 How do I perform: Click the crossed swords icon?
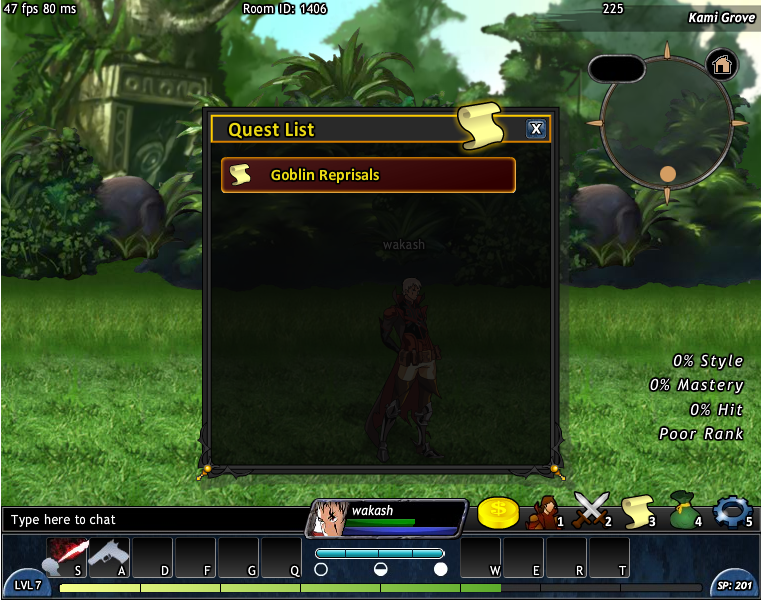tap(590, 511)
